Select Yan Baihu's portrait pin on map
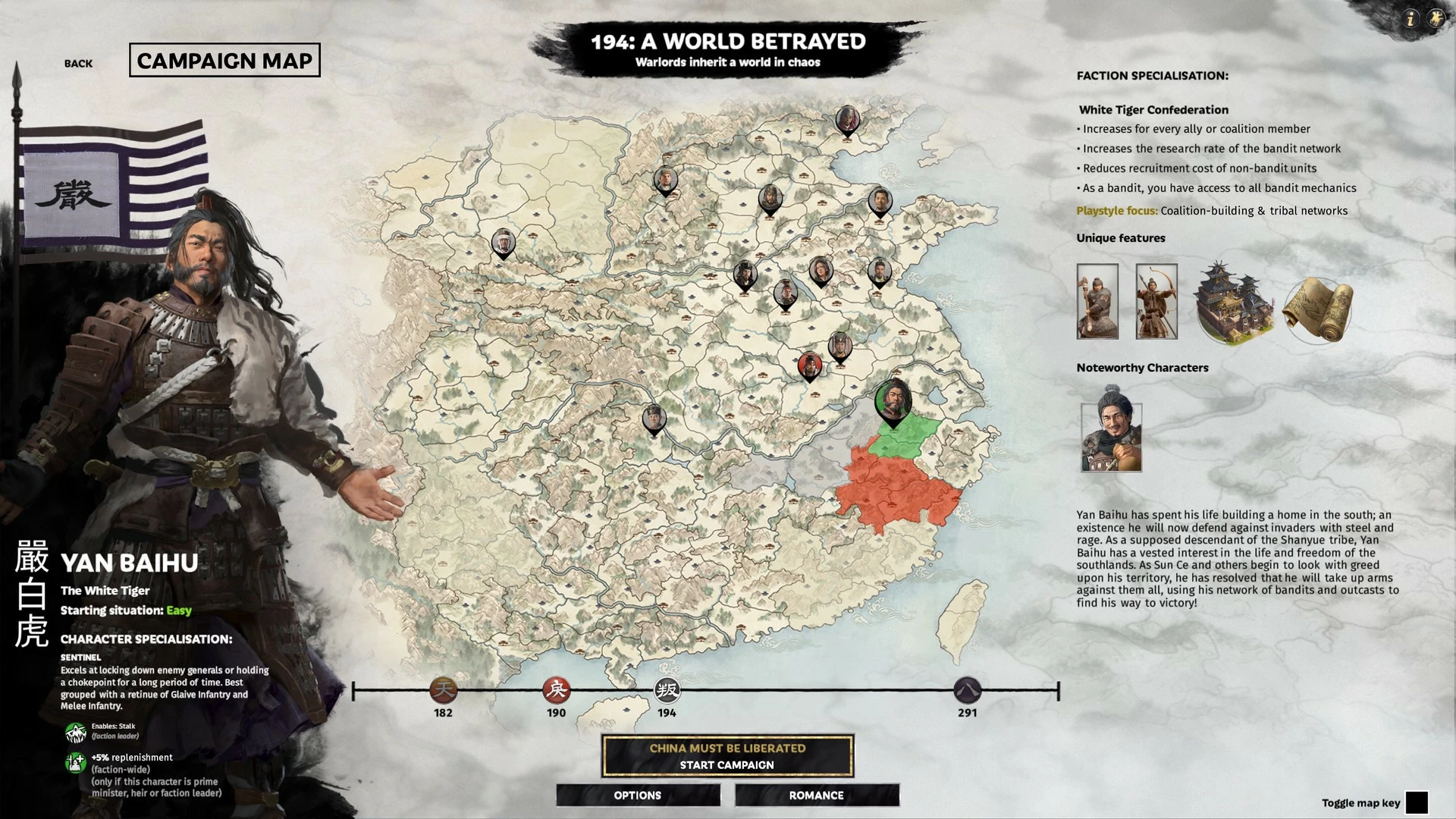Viewport: 1456px width, 819px height. (893, 401)
